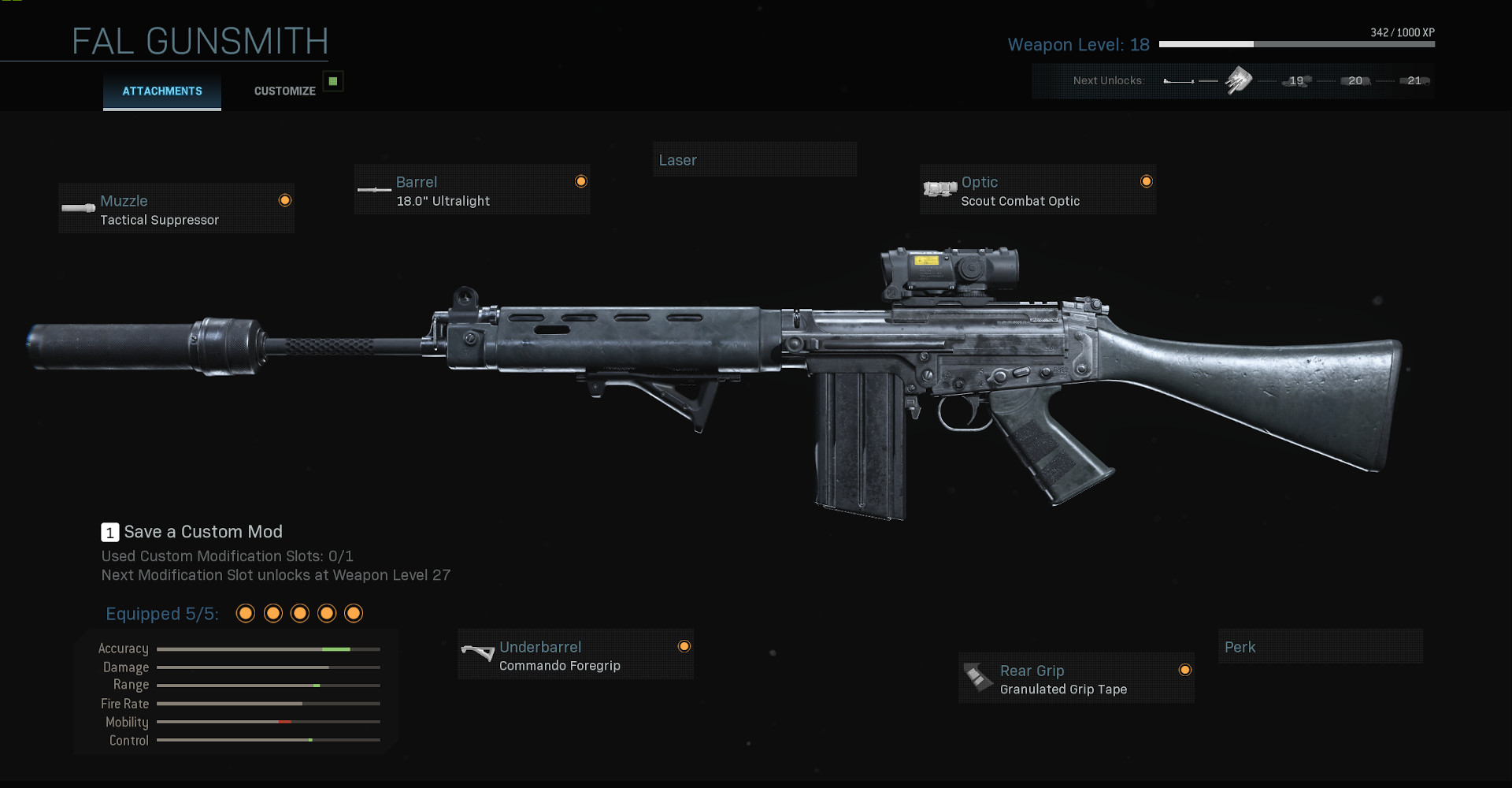
Task: Select the Optic Scout Combat Optic slot
Action: [1037, 190]
